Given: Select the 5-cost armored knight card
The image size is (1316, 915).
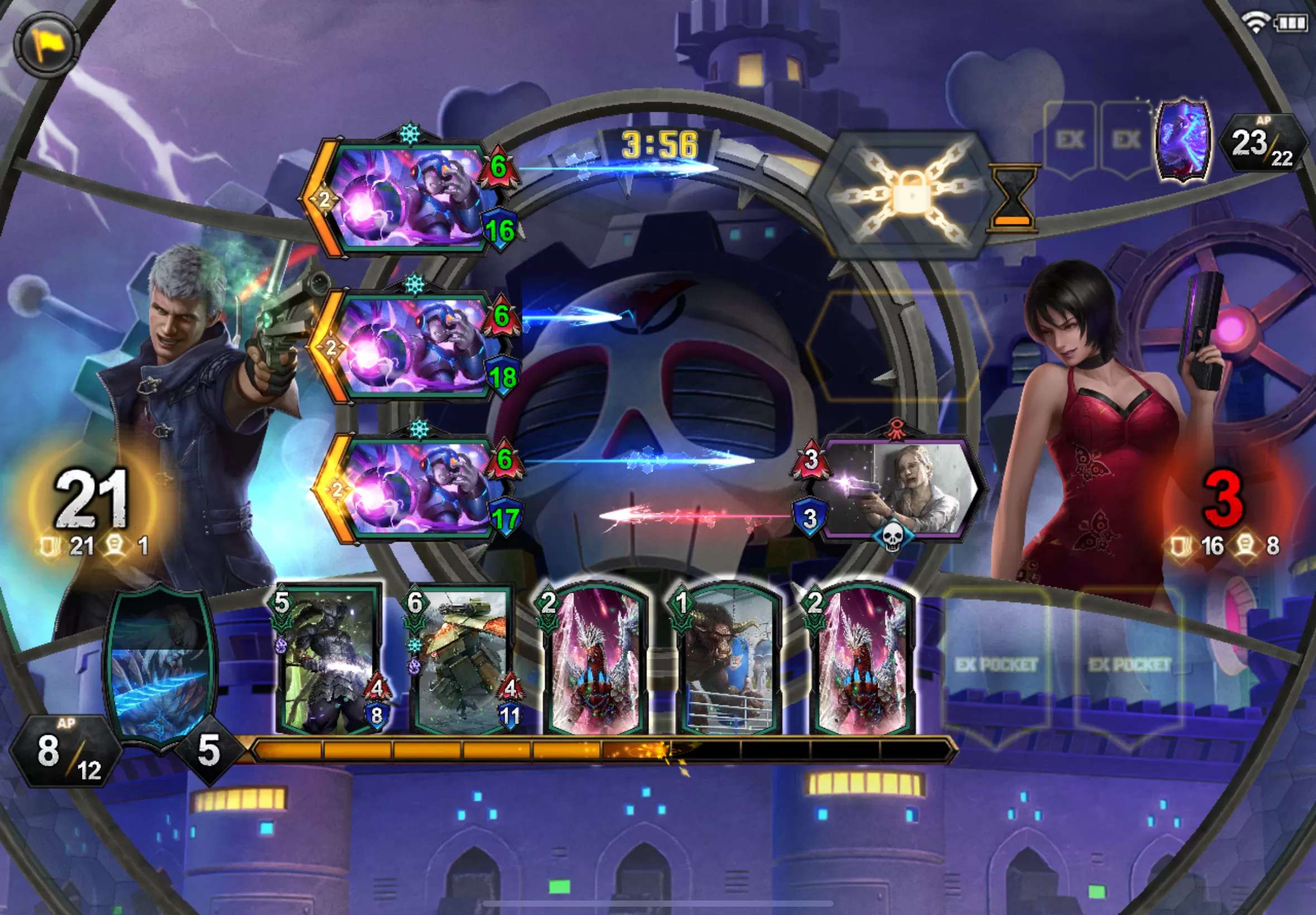Looking at the screenshot, I should (330, 661).
